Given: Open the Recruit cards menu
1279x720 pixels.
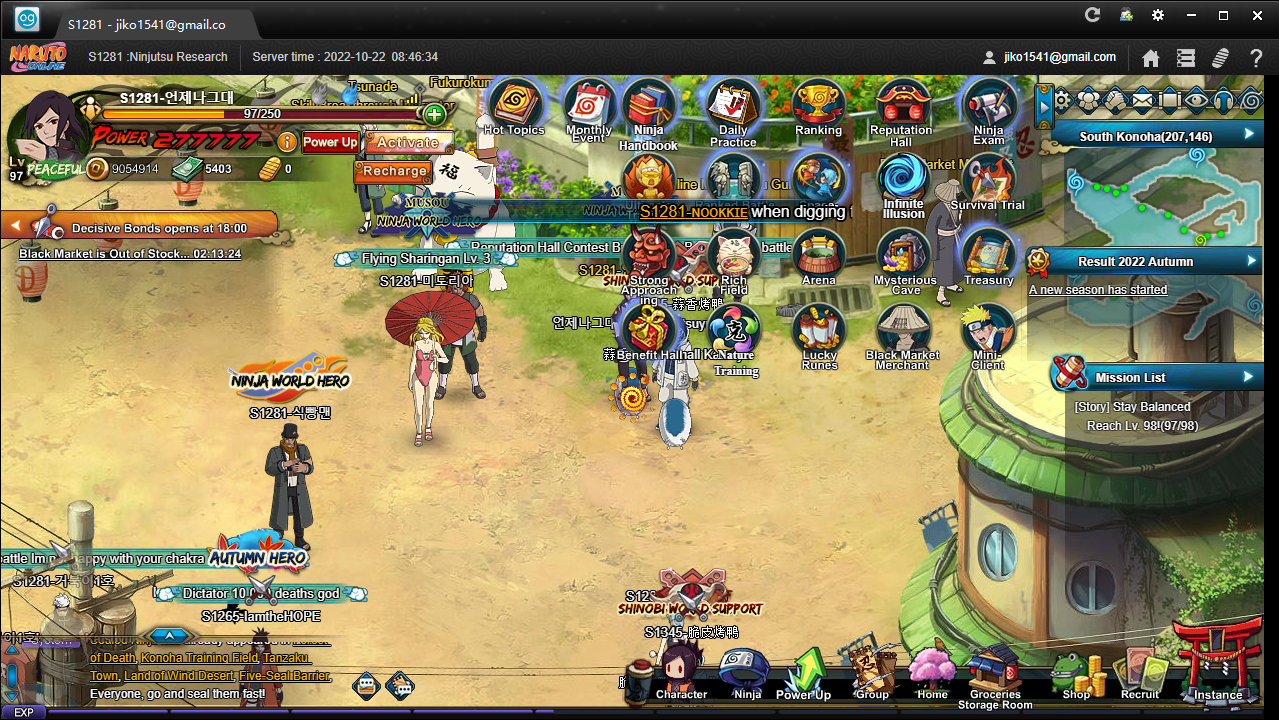Looking at the screenshot, I should [1140, 673].
